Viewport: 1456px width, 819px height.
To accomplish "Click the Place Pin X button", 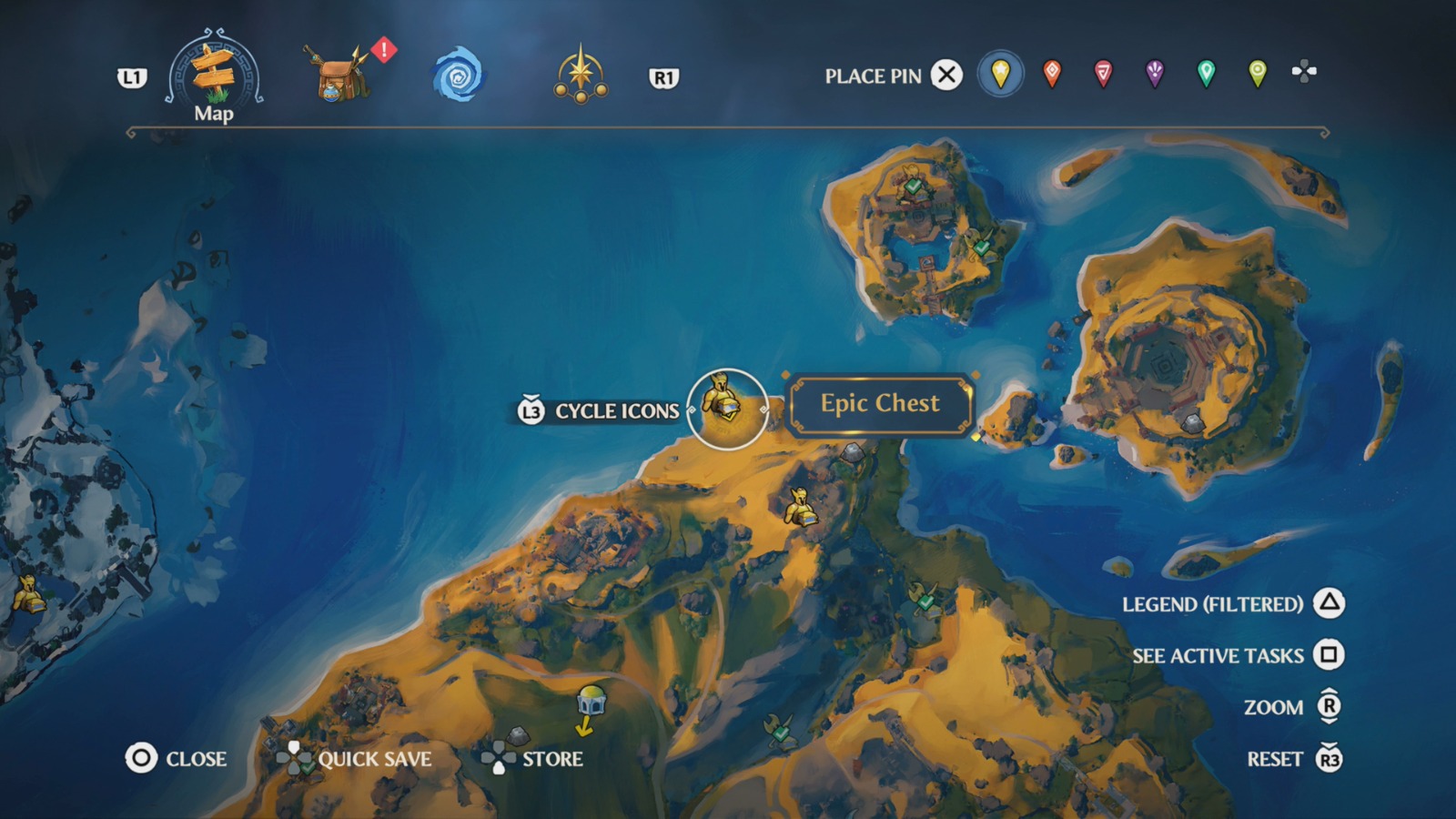I will click(x=946, y=76).
